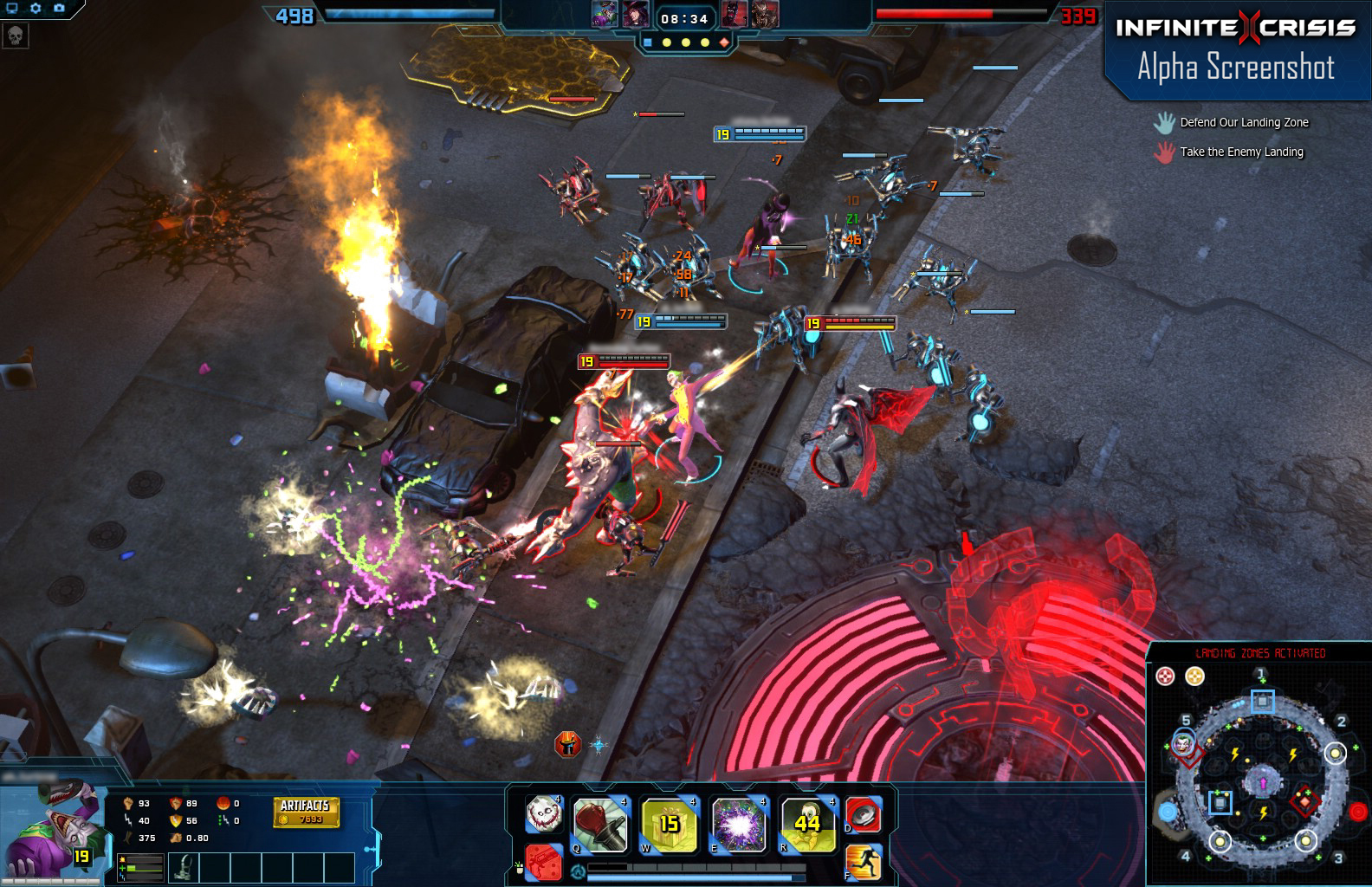Click the red pistol consumable icon
The width and height of the screenshot is (1372, 887).
545,863
